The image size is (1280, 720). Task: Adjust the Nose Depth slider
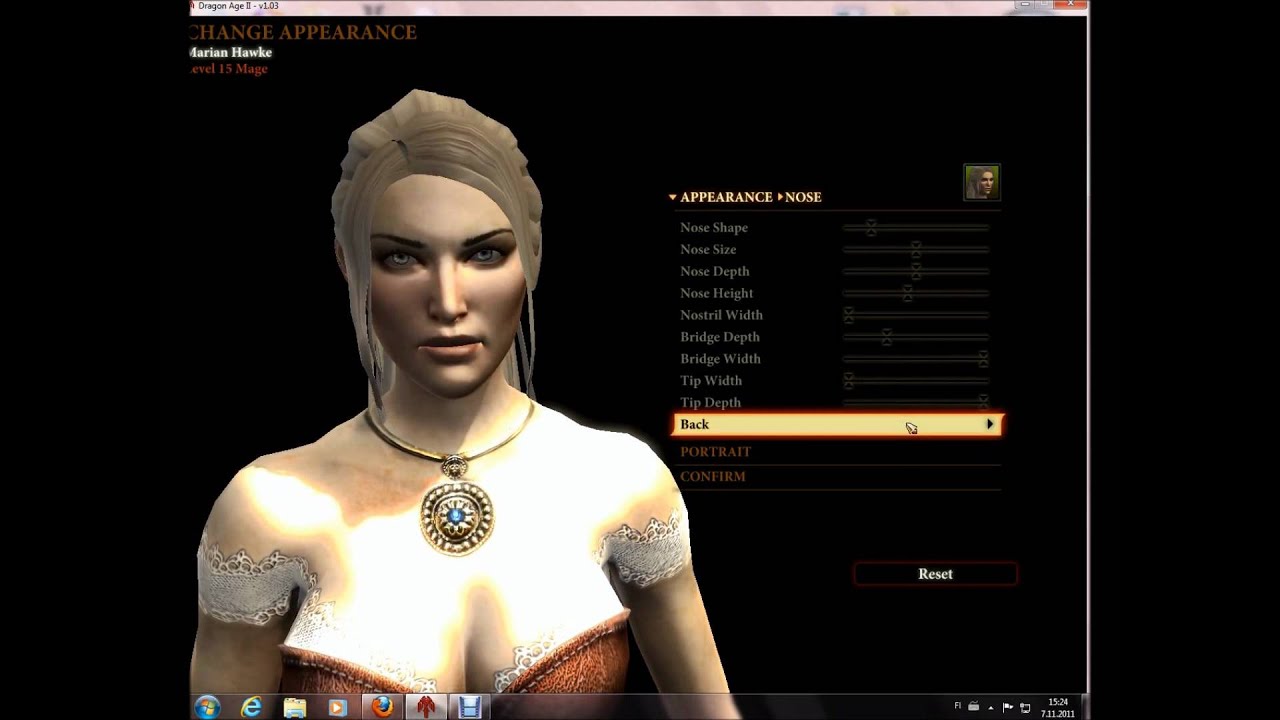[x=915, y=272]
